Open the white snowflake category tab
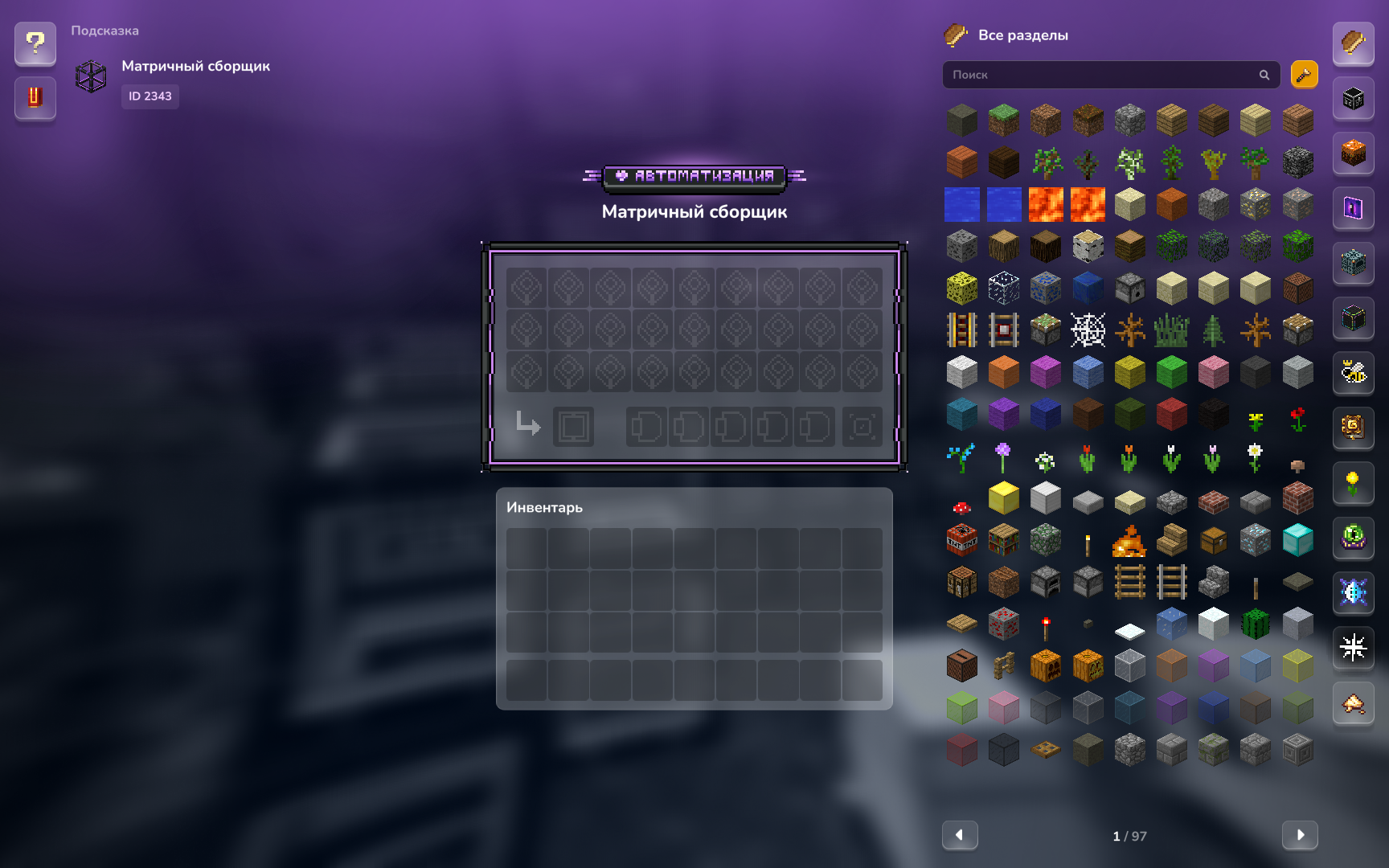The height and width of the screenshot is (868, 1389). pyautogui.click(x=1354, y=647)
